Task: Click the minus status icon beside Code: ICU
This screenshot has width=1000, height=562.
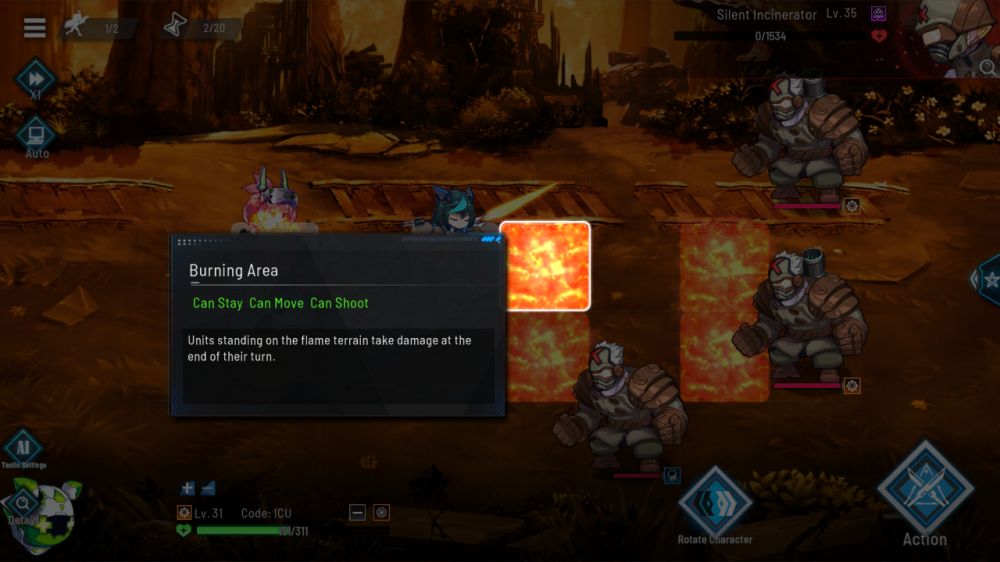Action: pyautogui.click(x=357, y=513)
